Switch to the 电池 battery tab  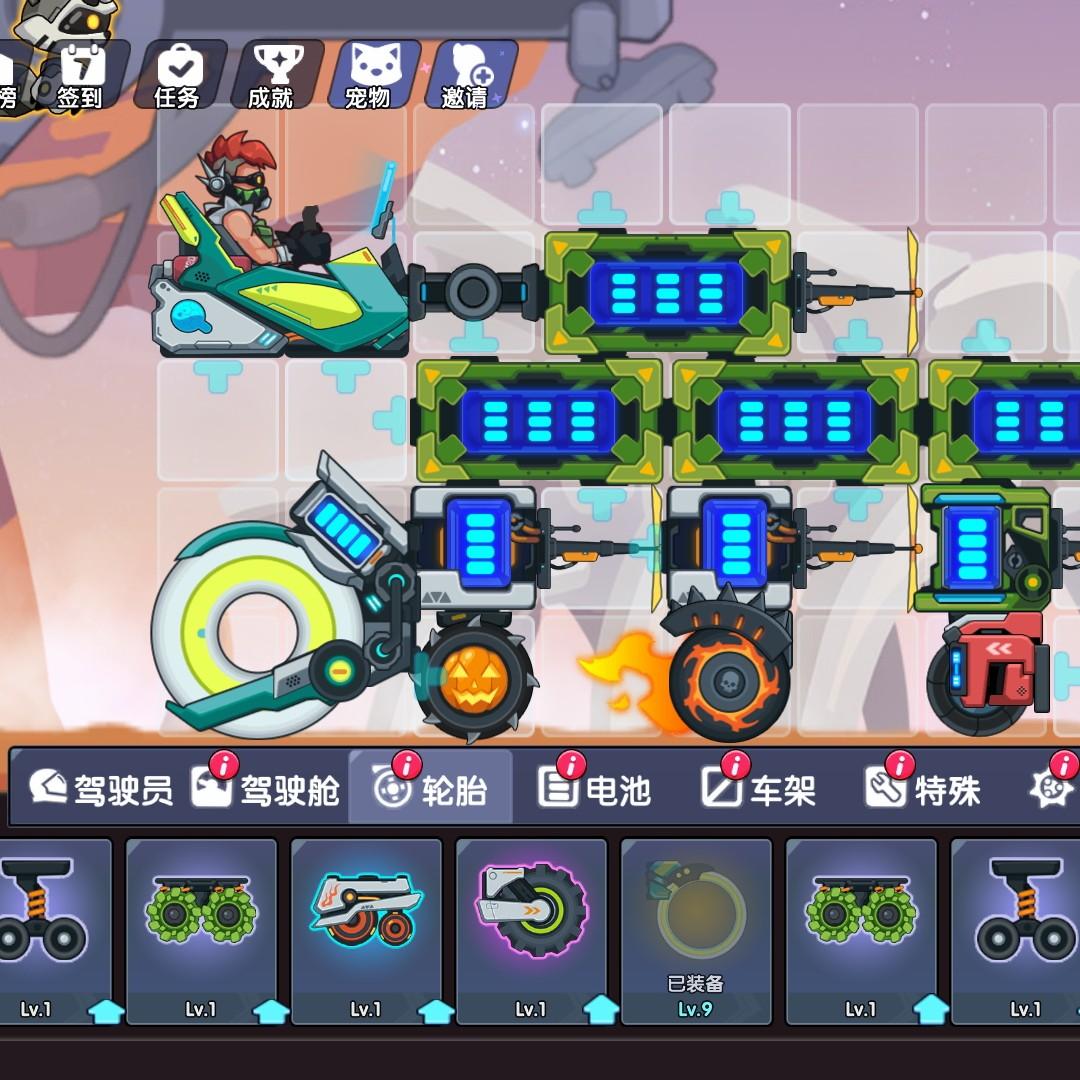(x=595, y=789)
